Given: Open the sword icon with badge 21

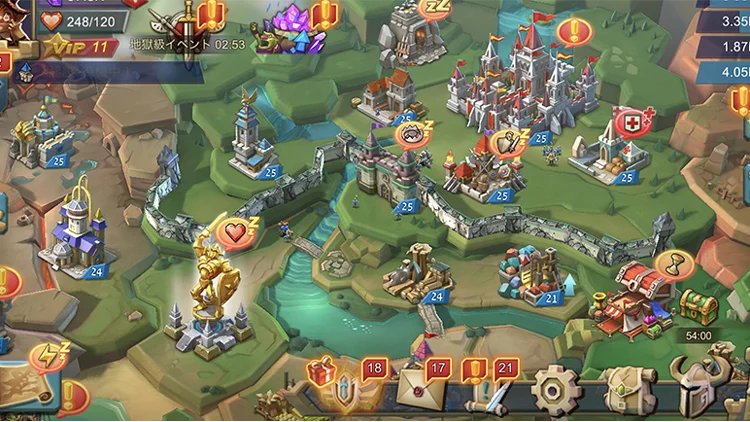Looking at the screenshot, I should [x=490, y=390].
